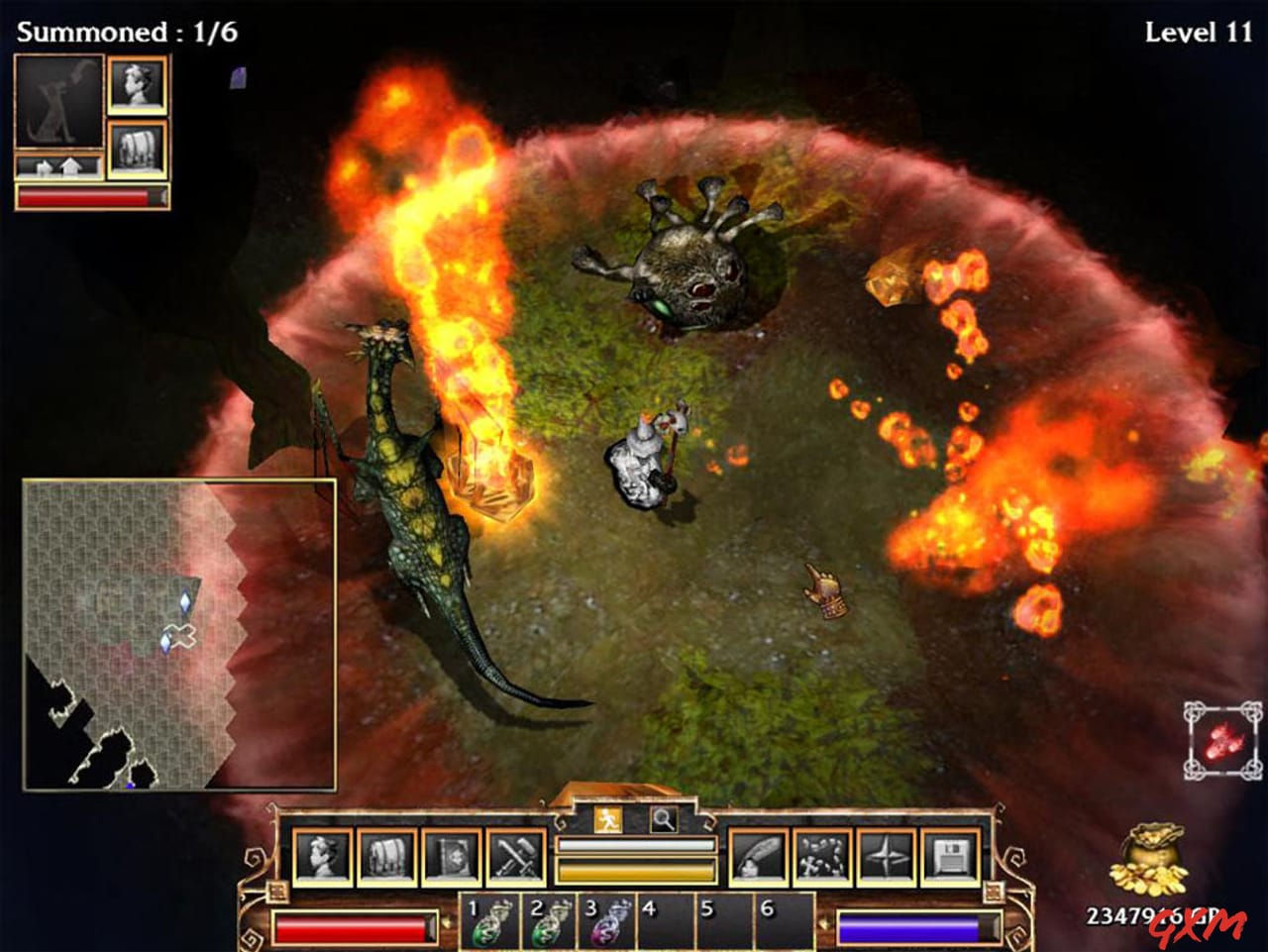1268x952 pixels.
Task: Toggle the pet portrait in the summoned panel
Action: tap(59, 100)
